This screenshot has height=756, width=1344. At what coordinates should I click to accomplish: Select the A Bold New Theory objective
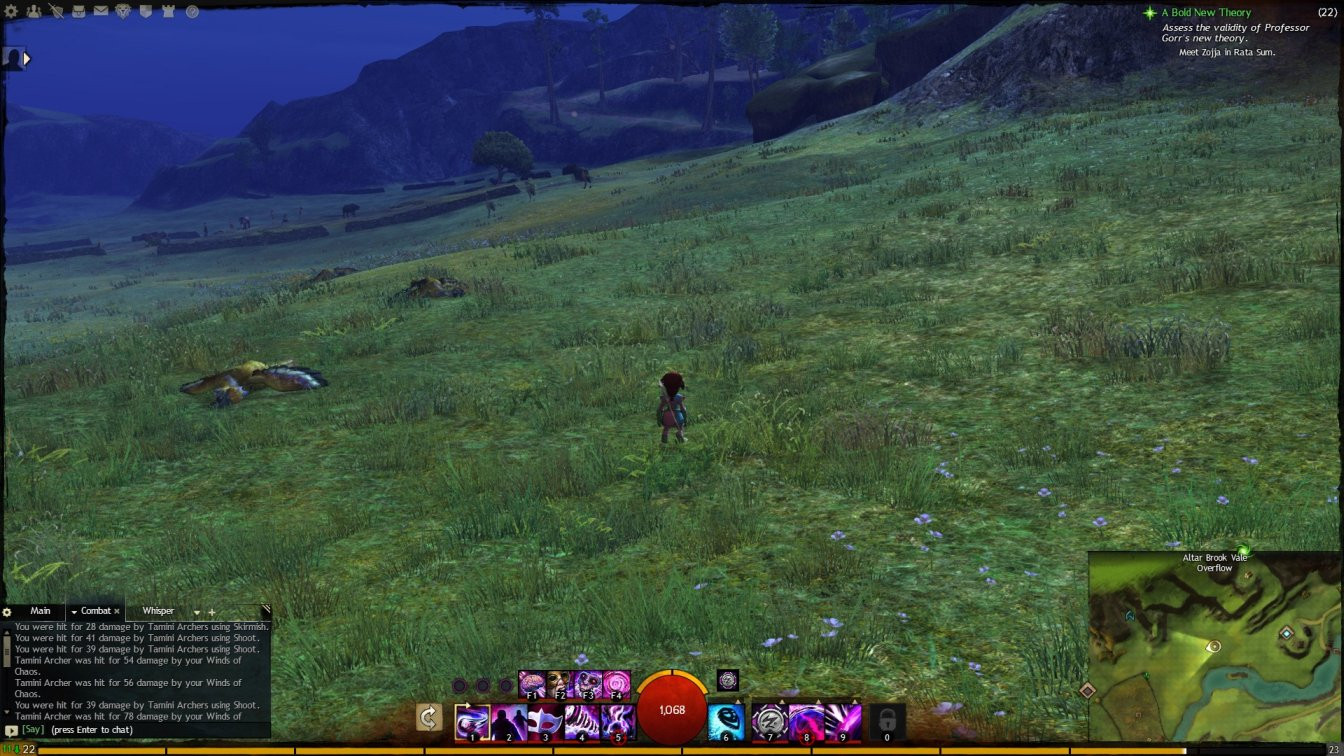[1205, 13]
